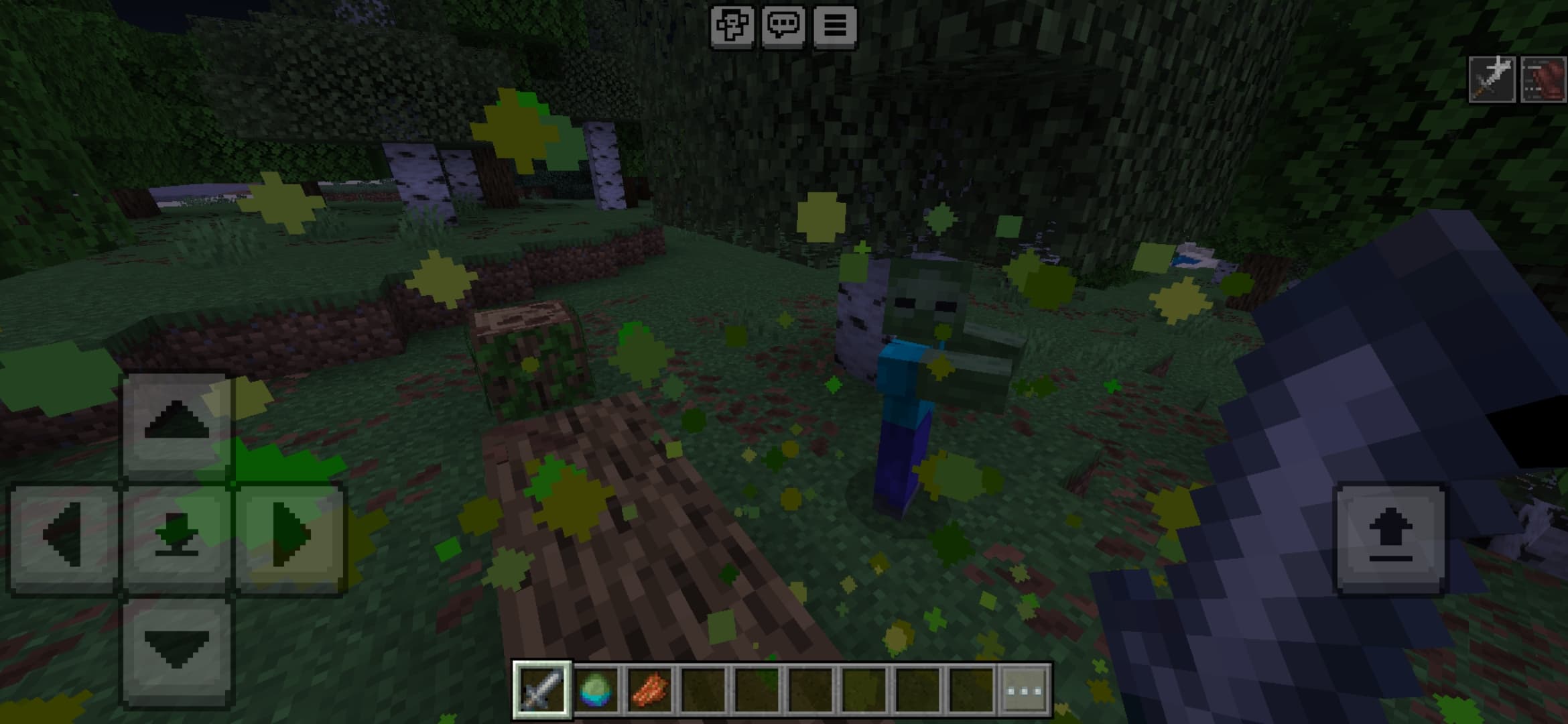The height and width of the screenshot is (724, 1568).
Task: Open inventory via three-dots button
Action: [x=1025, y=690]
